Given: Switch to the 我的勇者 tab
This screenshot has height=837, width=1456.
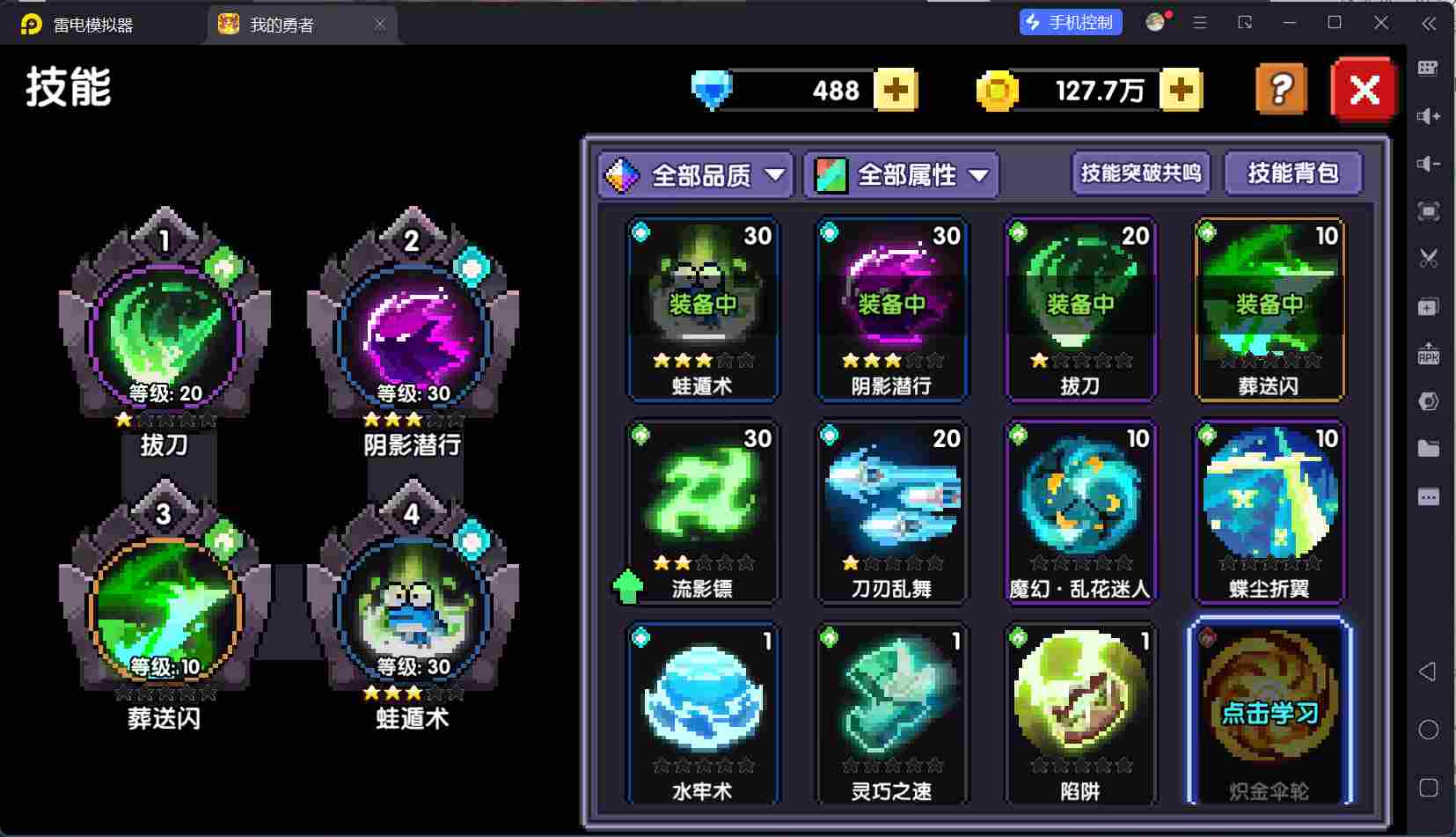Looking at the screenshot, I should click(290, 24).
